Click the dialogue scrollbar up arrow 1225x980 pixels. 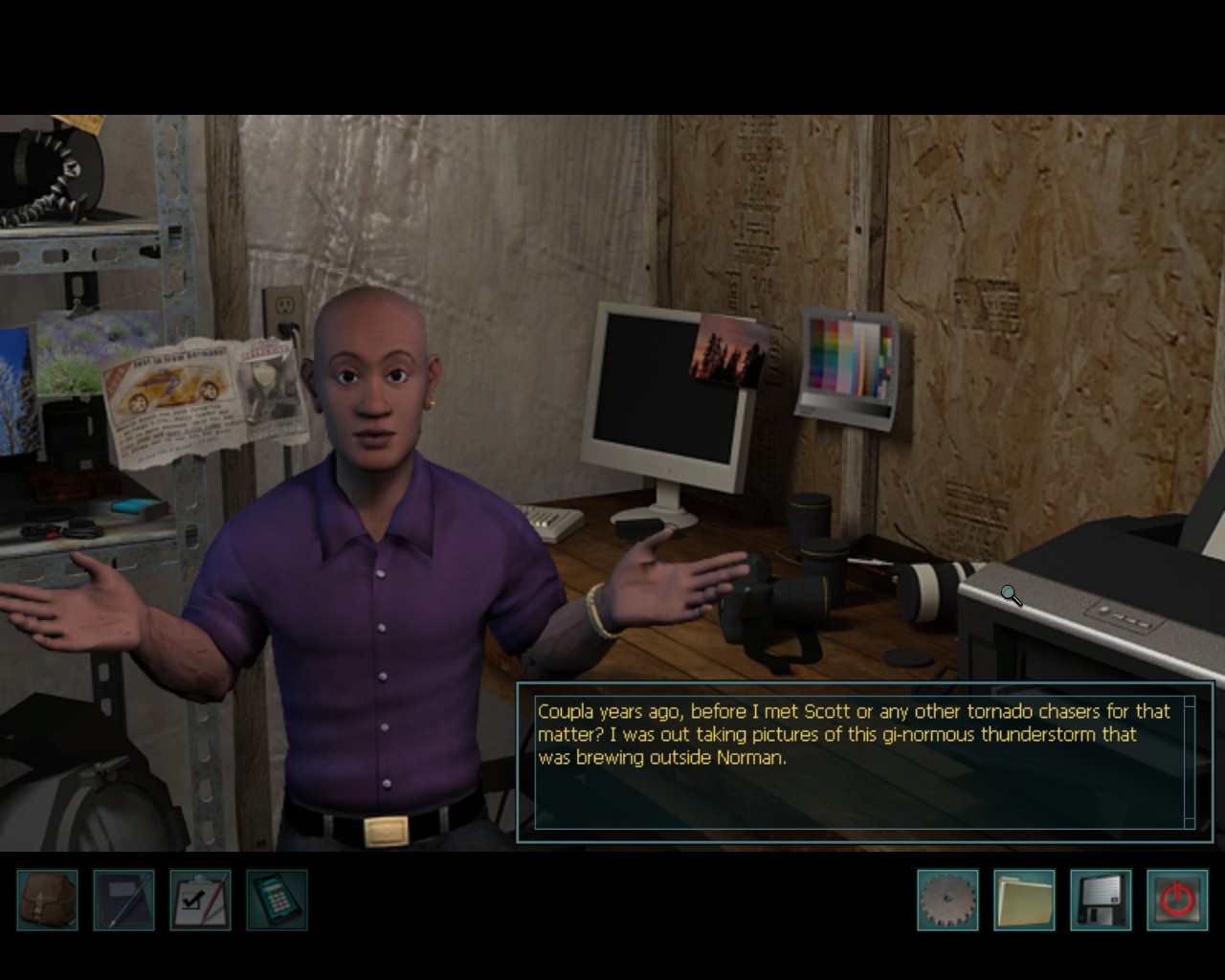pos(1190,703)
